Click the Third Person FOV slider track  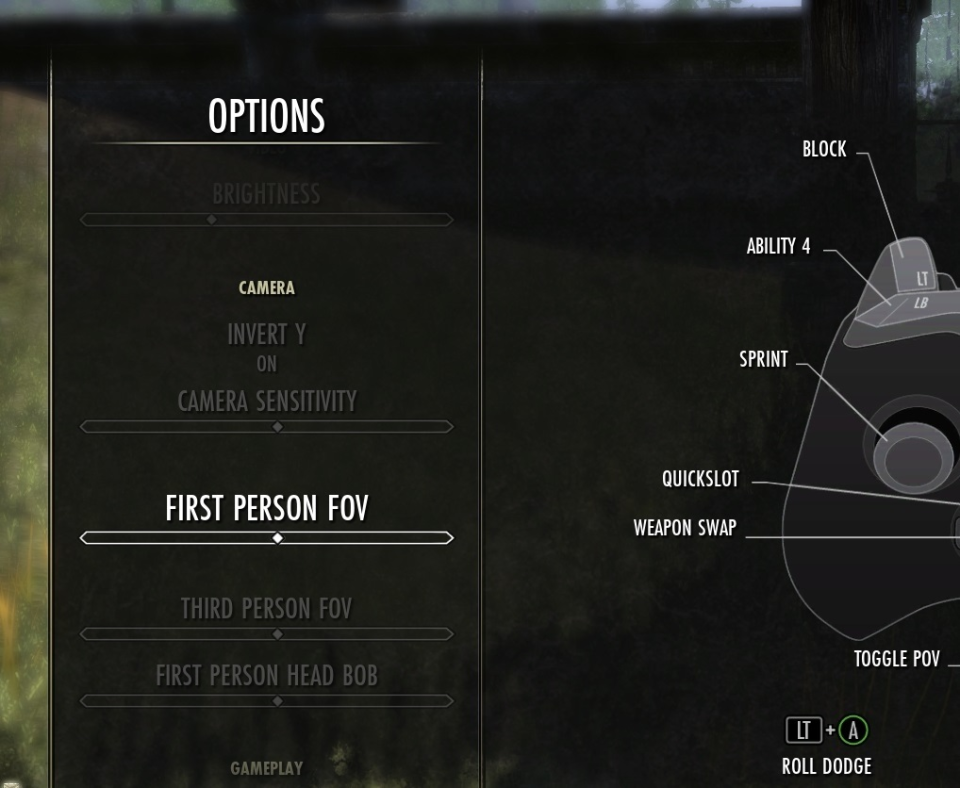point(266,634)
